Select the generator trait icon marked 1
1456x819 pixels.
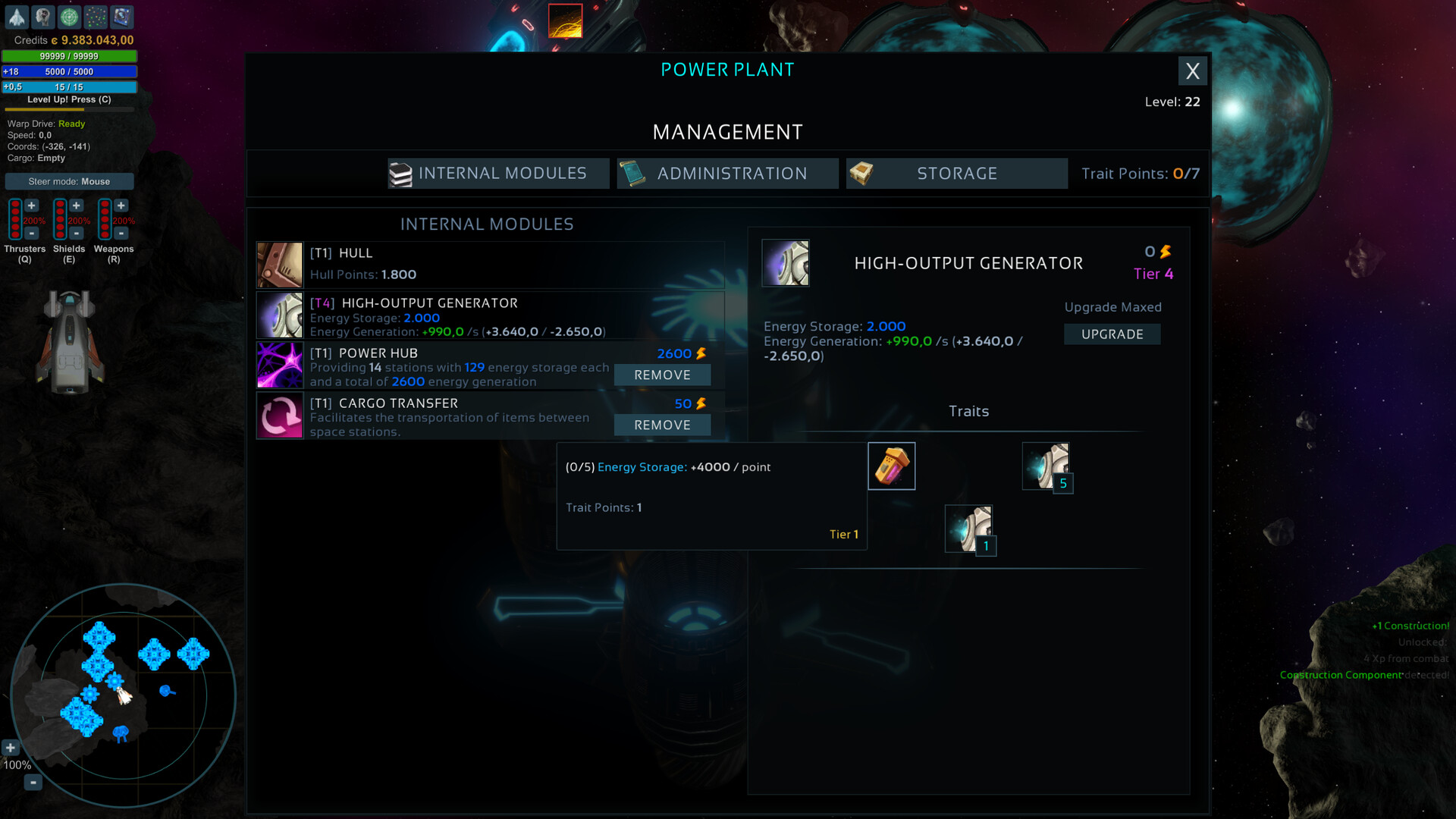point(969,528)
